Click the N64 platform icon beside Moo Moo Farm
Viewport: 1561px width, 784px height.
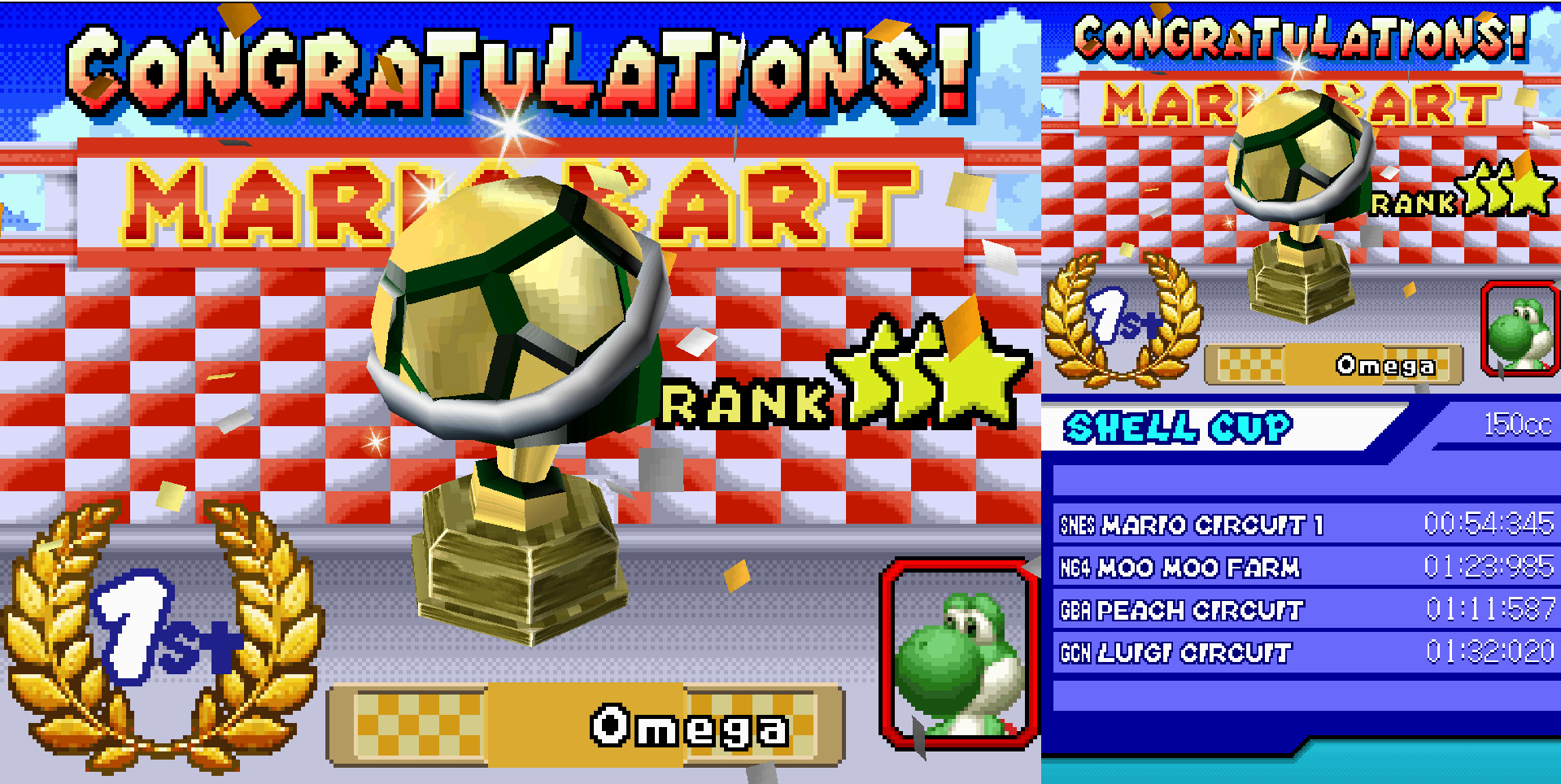pos(1075,567)
